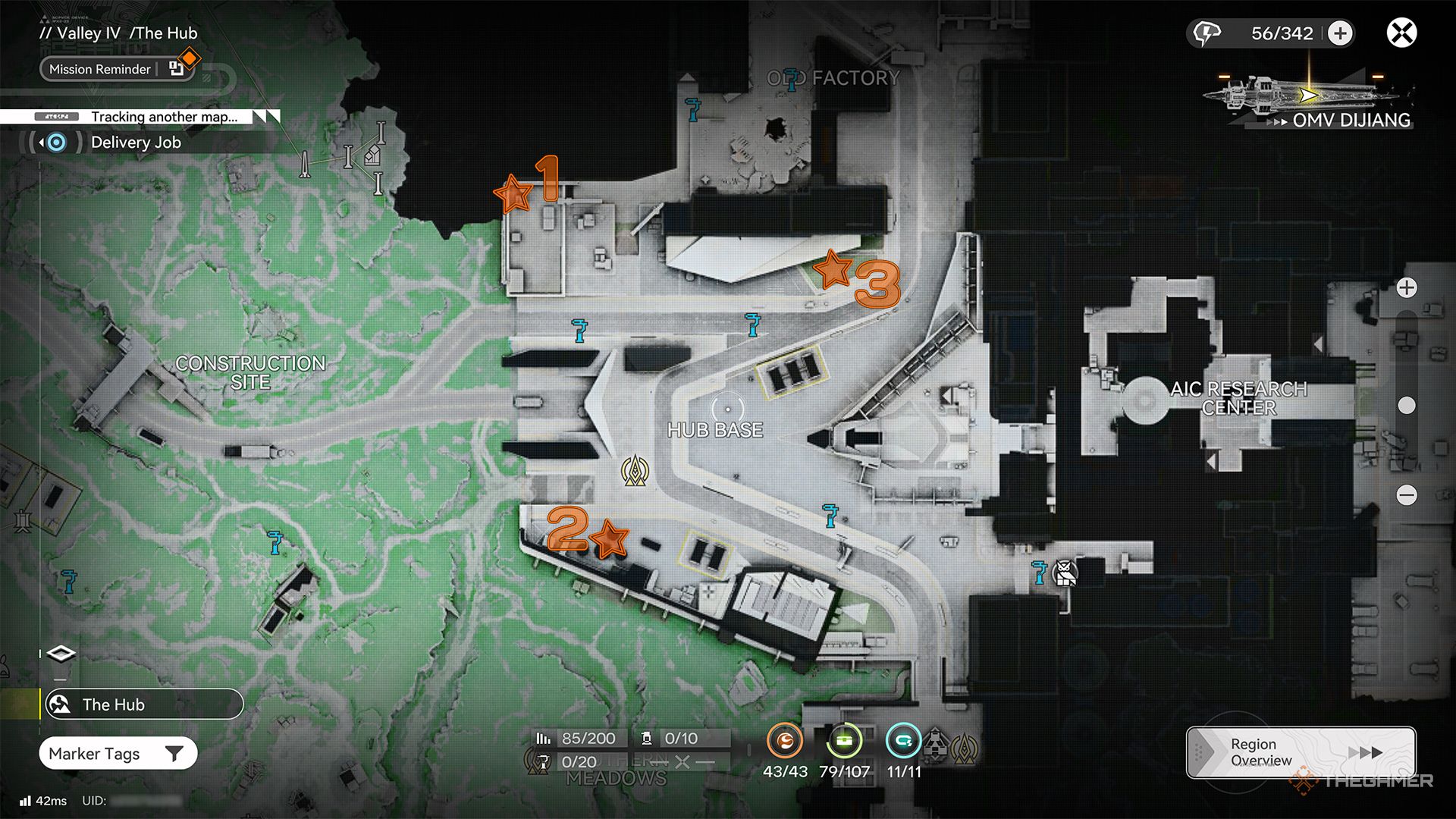The image size is (1456, 819).
Task: Click the green chest counter 79/107
Action: coord(844,741)
